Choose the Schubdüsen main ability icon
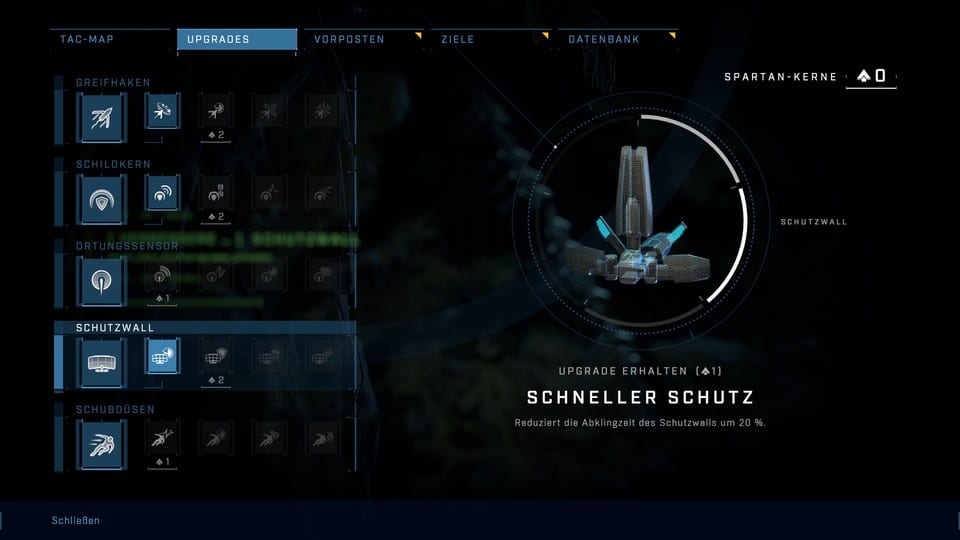This screenshot has height=540, width=960. click(104, 440)
